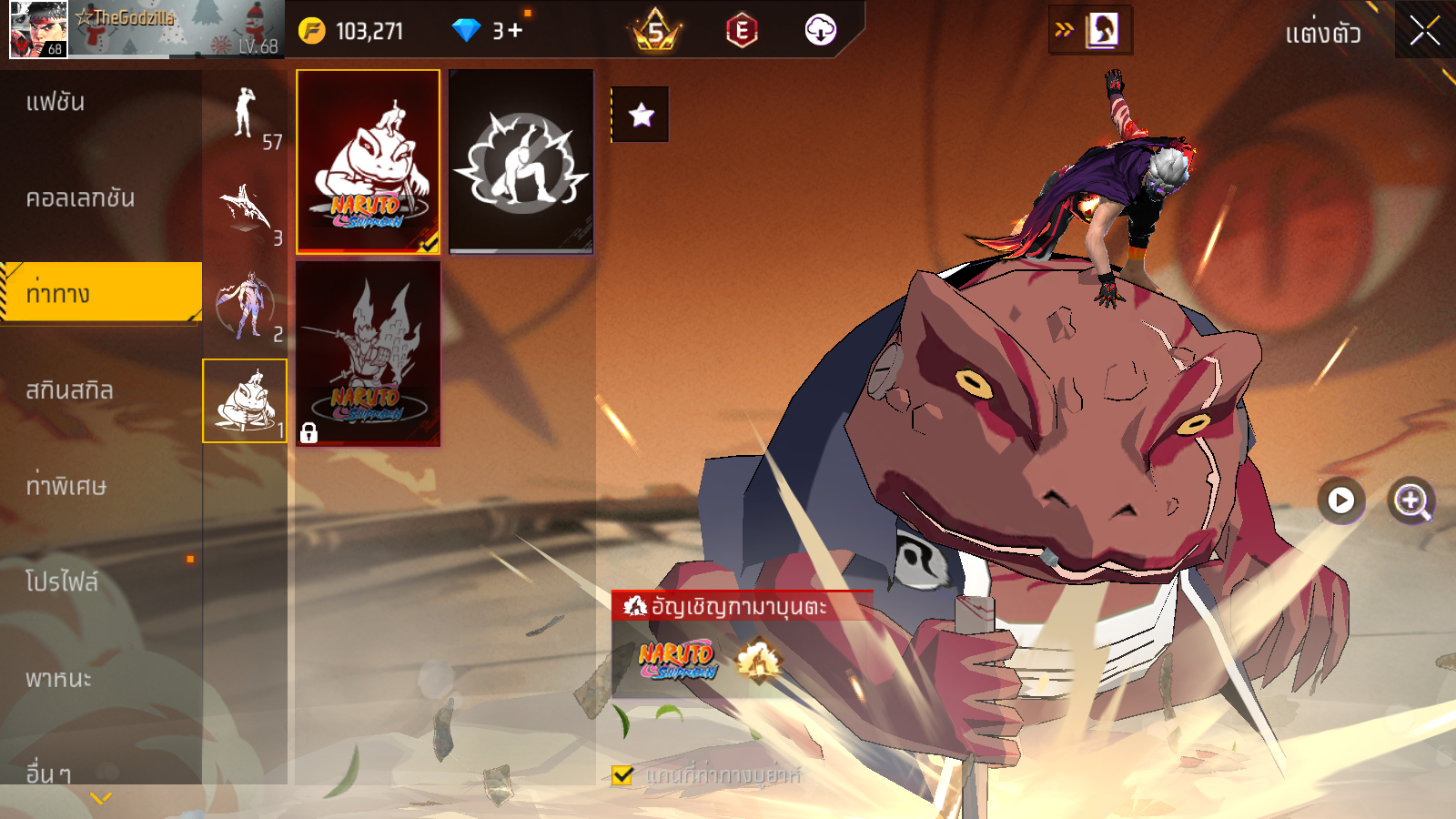Open the standing figure emote subcategory
This screenshot has height=819, width=1456.
[245, 114]
